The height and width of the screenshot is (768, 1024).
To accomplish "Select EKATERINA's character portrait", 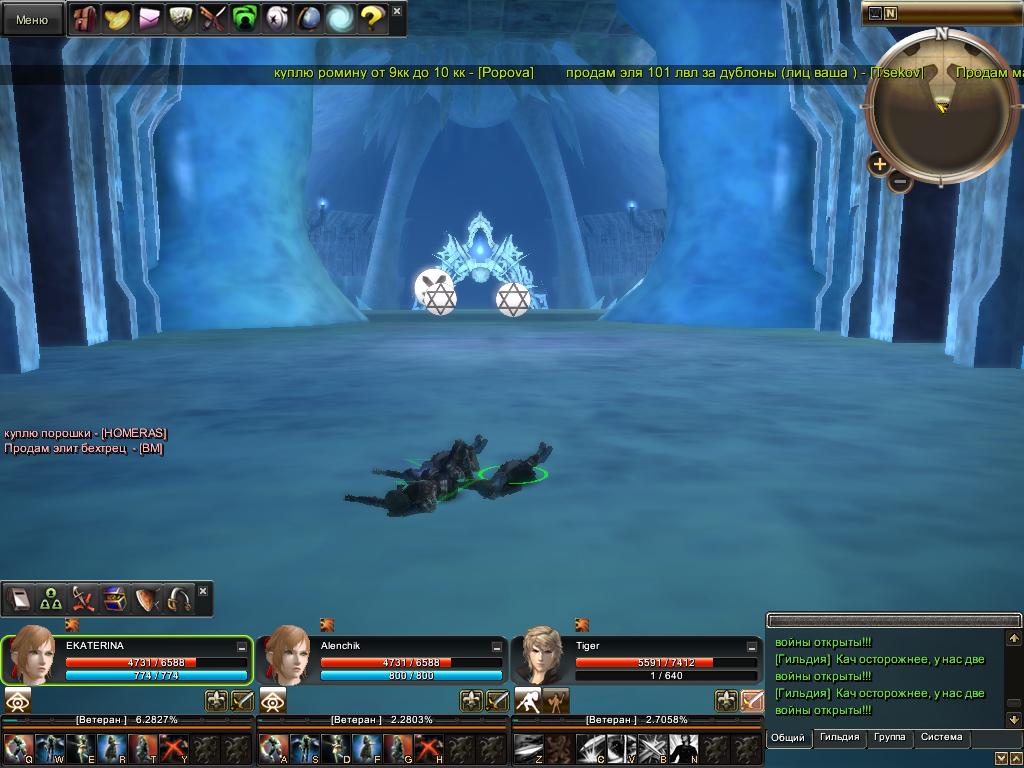I will click(x=31, y=658).
